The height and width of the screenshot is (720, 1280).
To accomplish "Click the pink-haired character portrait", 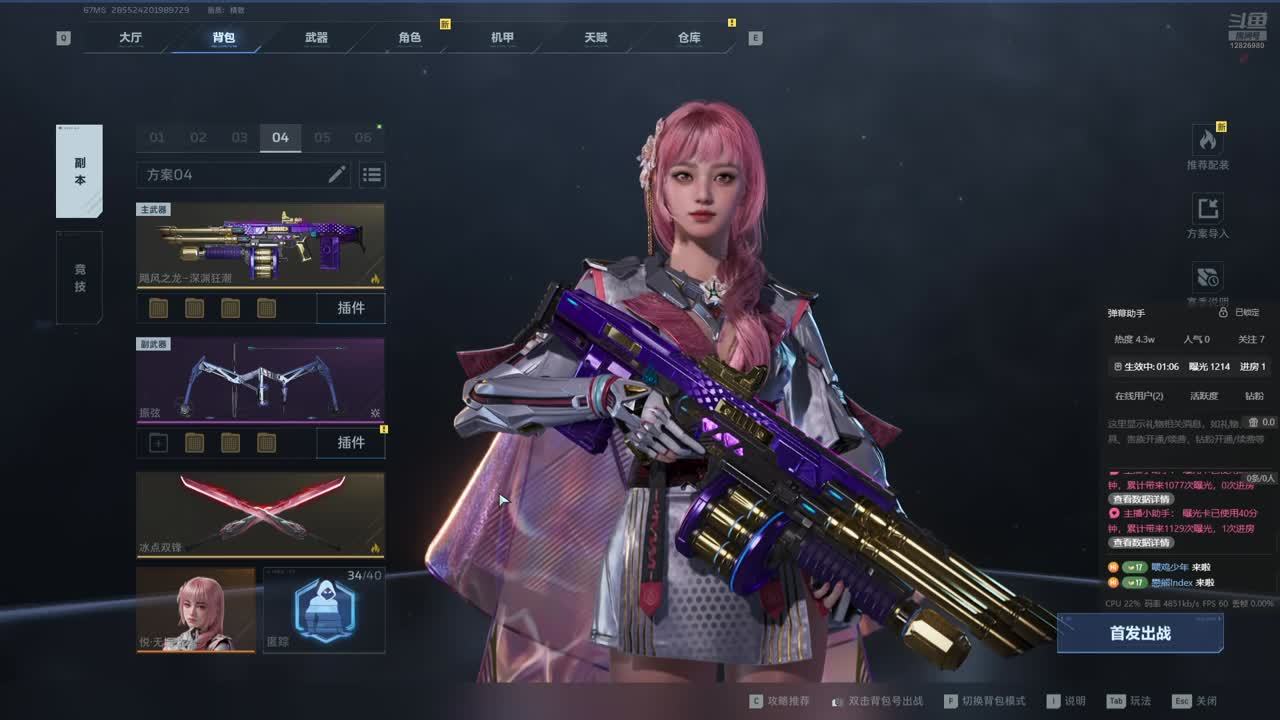I will [x=196, y=609].
